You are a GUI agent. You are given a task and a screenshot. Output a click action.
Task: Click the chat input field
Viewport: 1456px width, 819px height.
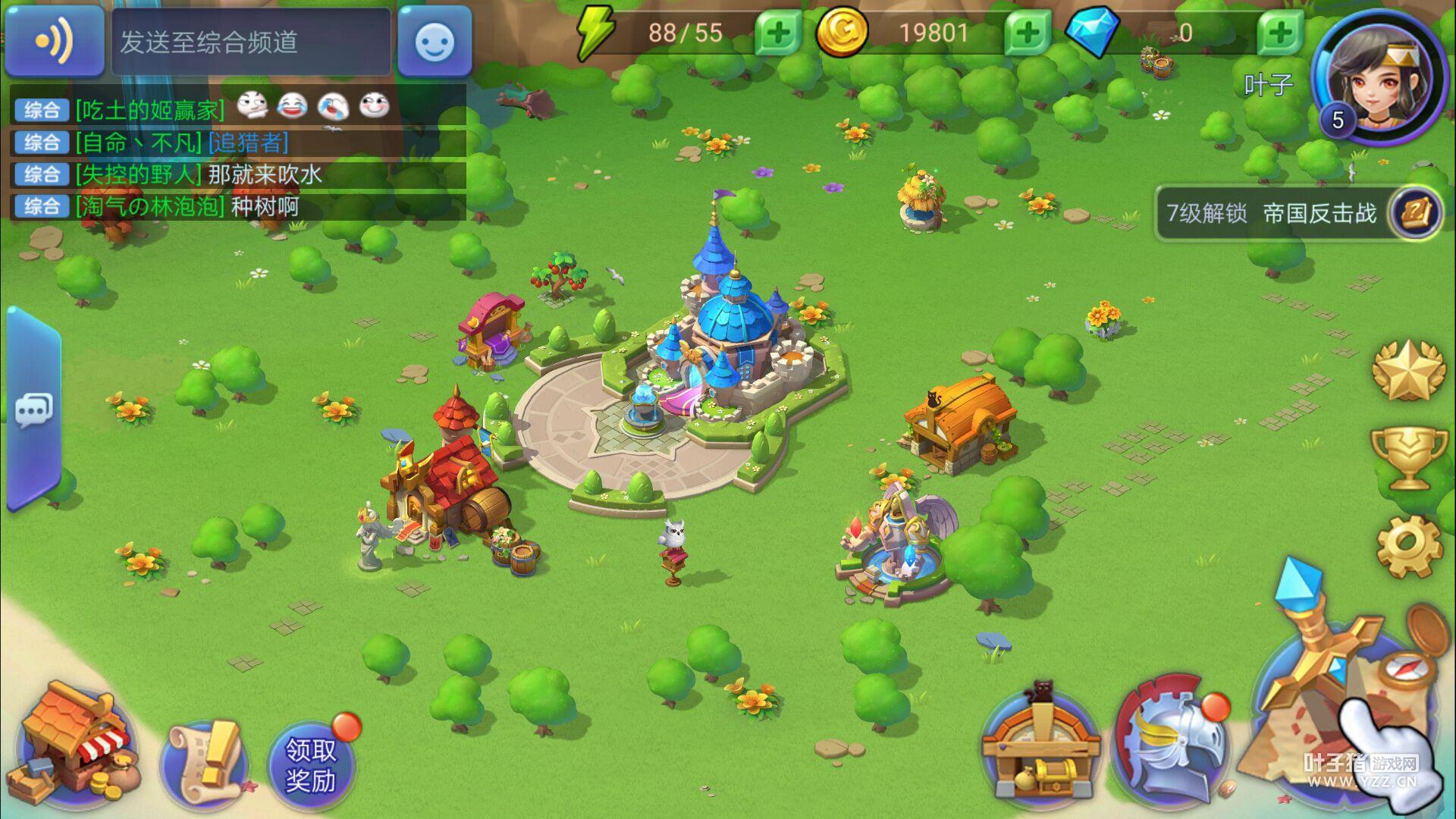coord(251,42)
